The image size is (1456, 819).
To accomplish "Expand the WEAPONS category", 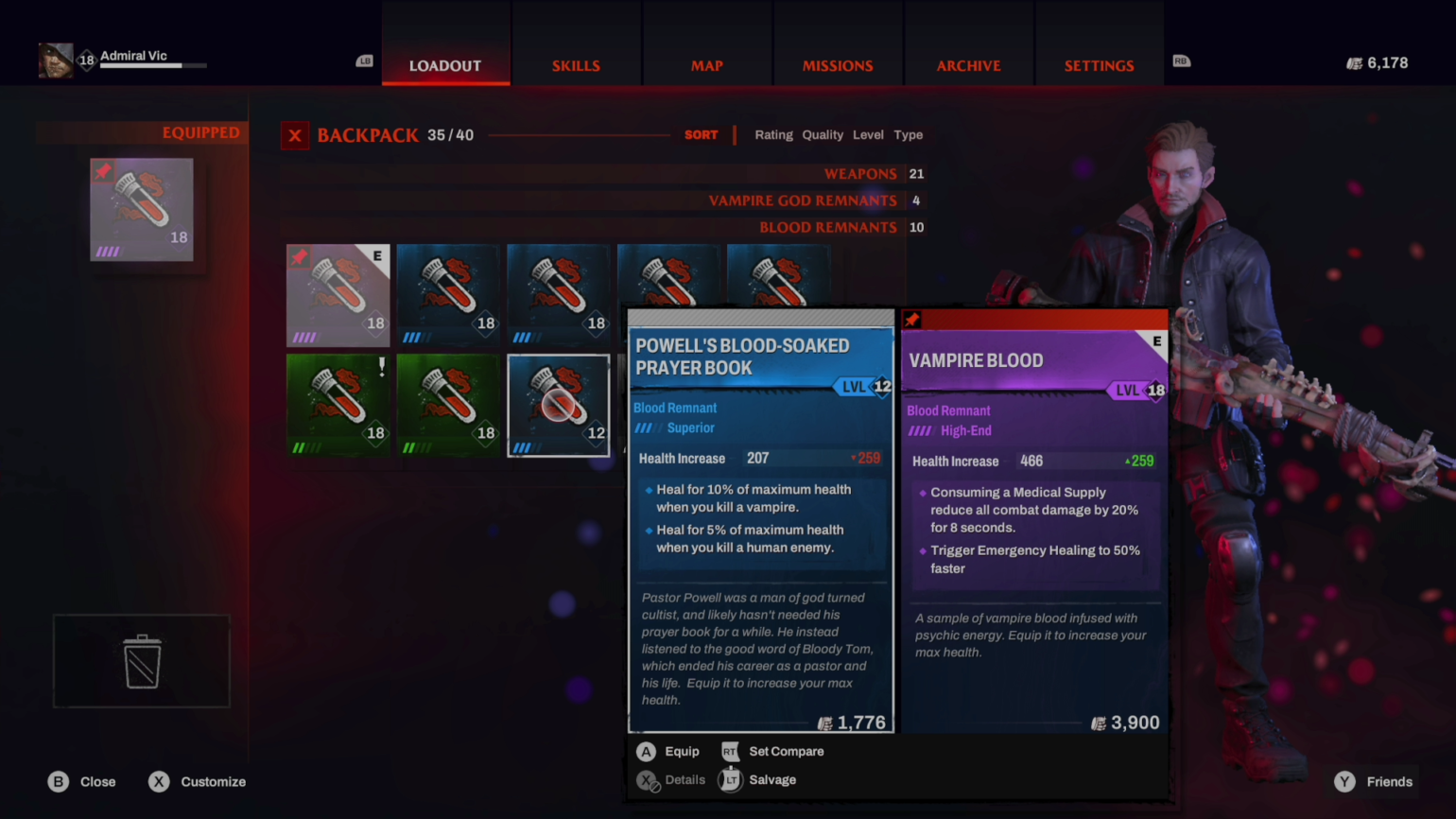I will pyautogui.click(x=859, y=174).
